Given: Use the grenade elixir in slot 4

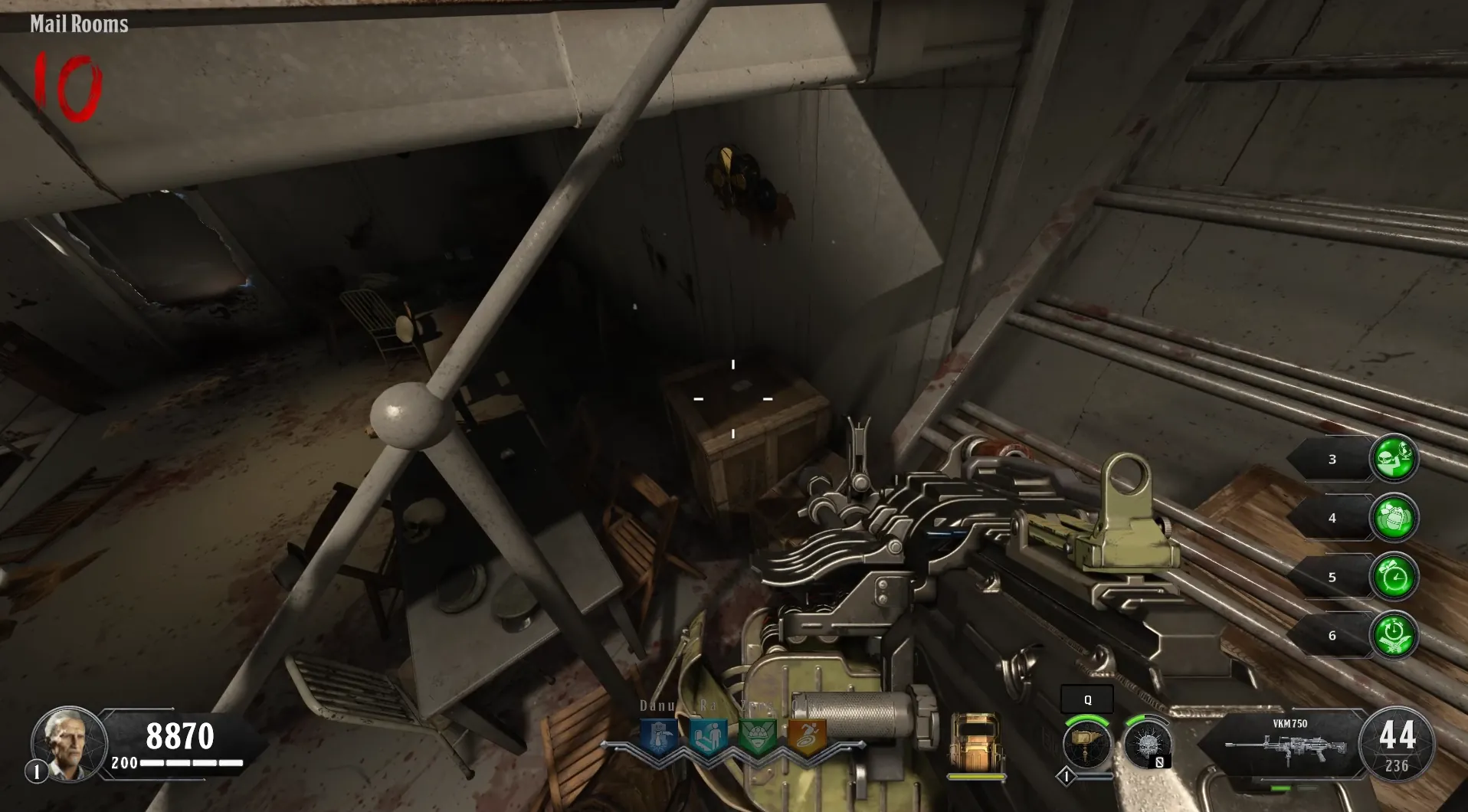Looking at the screenshot, I should coord(1394,518).
